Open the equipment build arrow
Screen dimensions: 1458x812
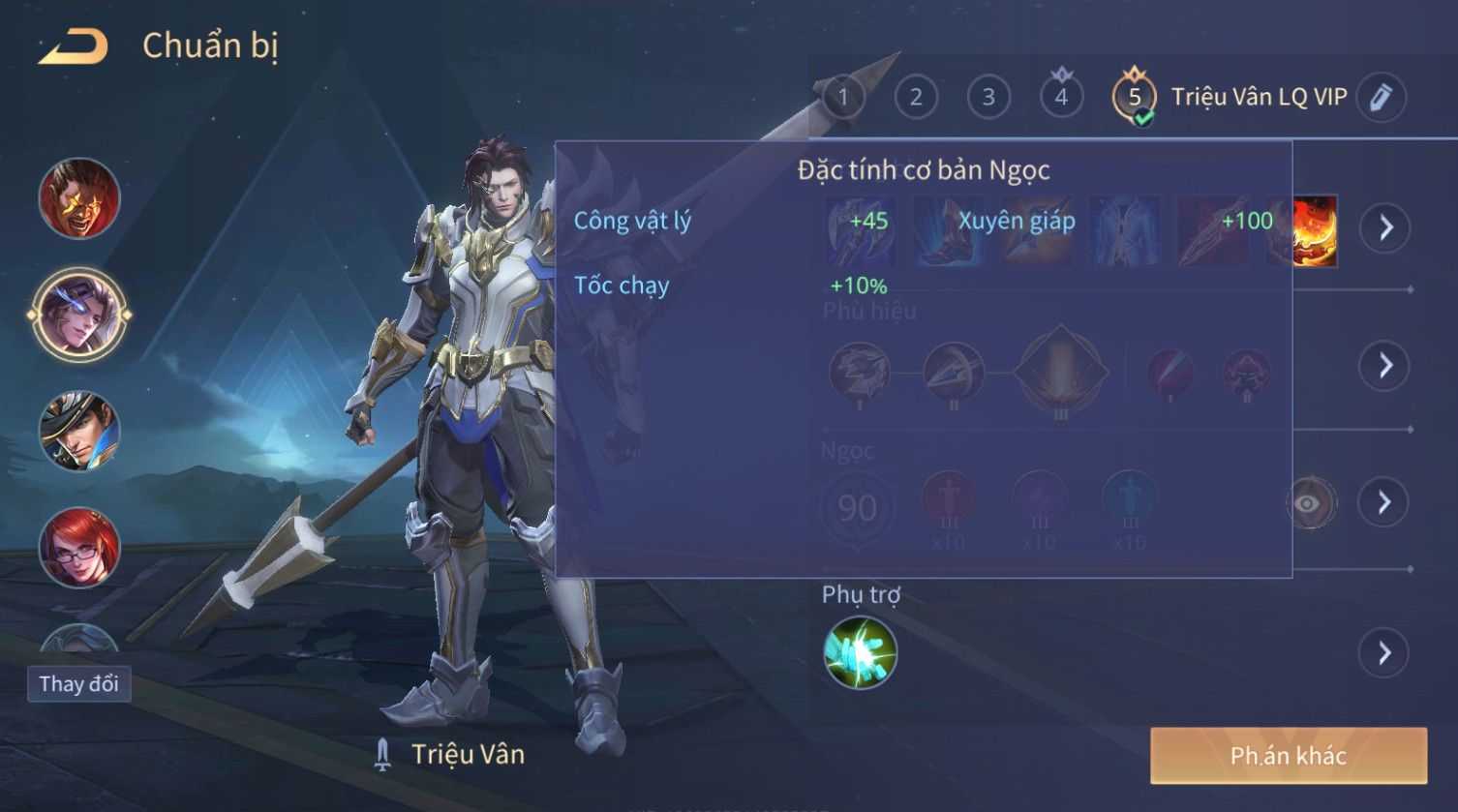pyautogui.click(x=1384, y=228)
